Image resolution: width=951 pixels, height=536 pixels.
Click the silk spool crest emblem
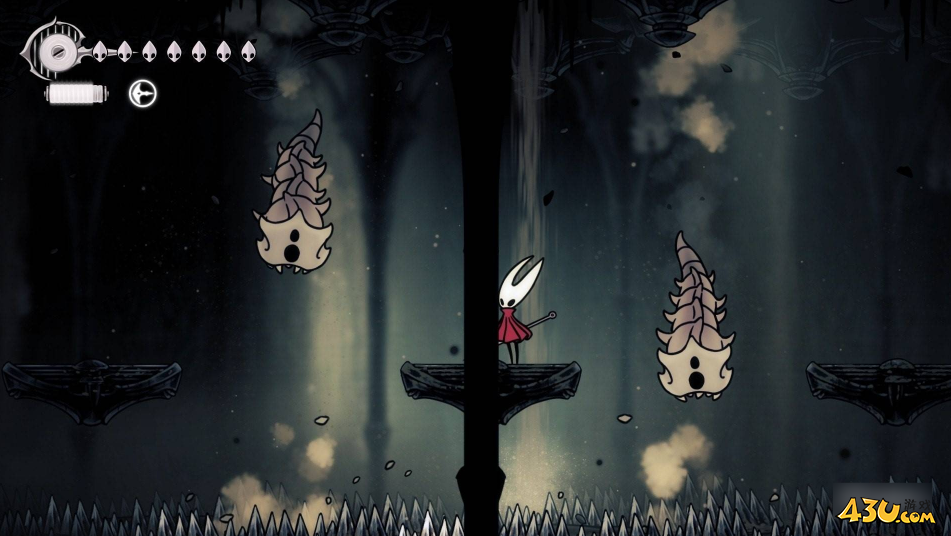[x=56, y=48]
